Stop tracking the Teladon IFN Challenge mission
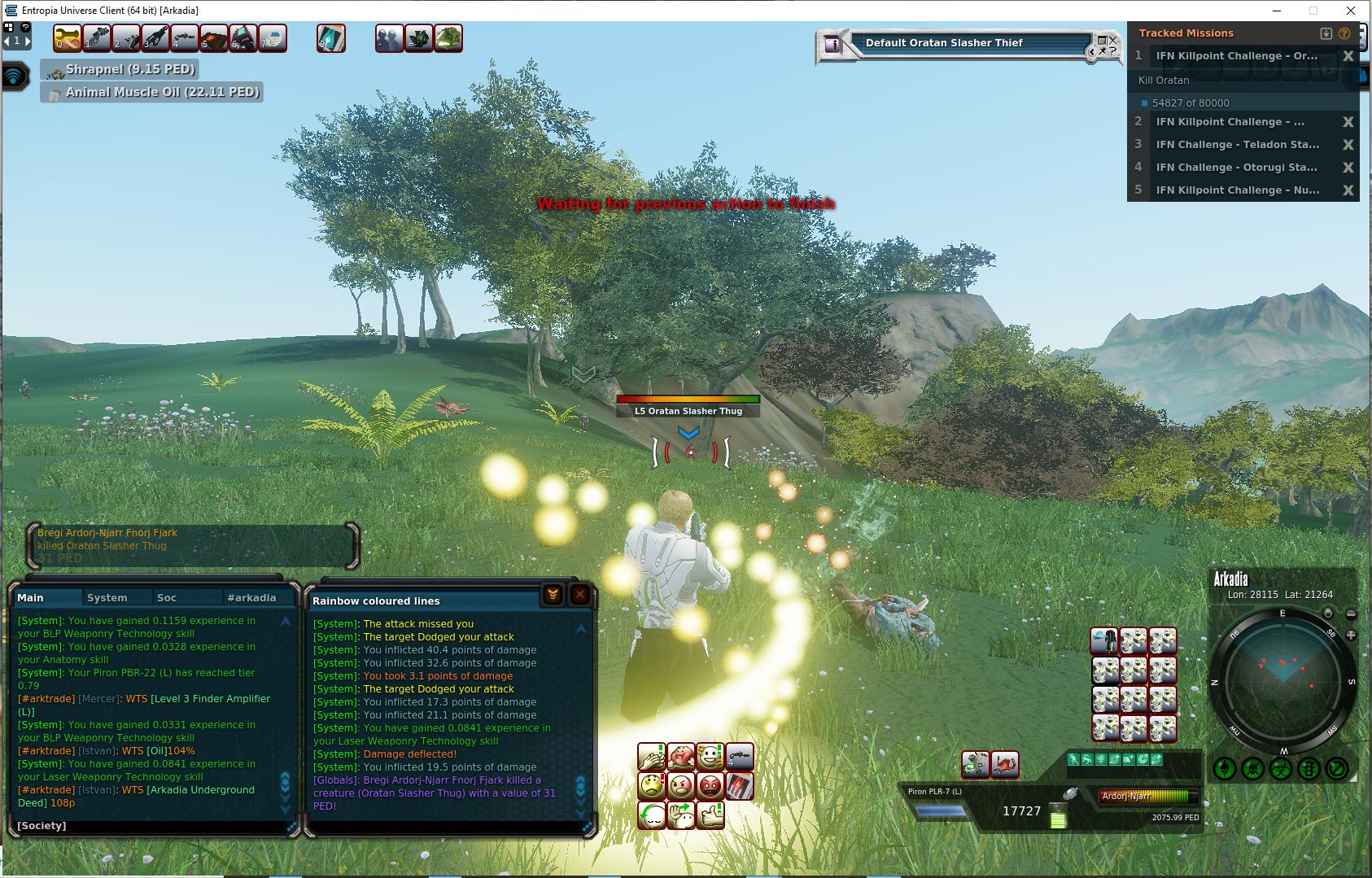This screenshot has width=1372, height=878. (1348, 145)
